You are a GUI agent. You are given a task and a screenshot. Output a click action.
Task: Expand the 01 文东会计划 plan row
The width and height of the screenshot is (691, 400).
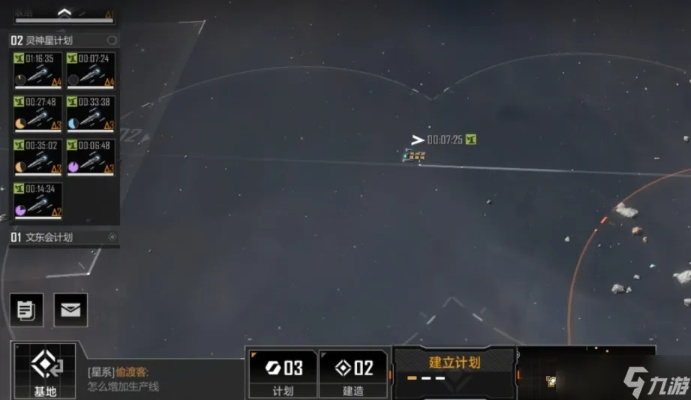(x=62, y=238)
